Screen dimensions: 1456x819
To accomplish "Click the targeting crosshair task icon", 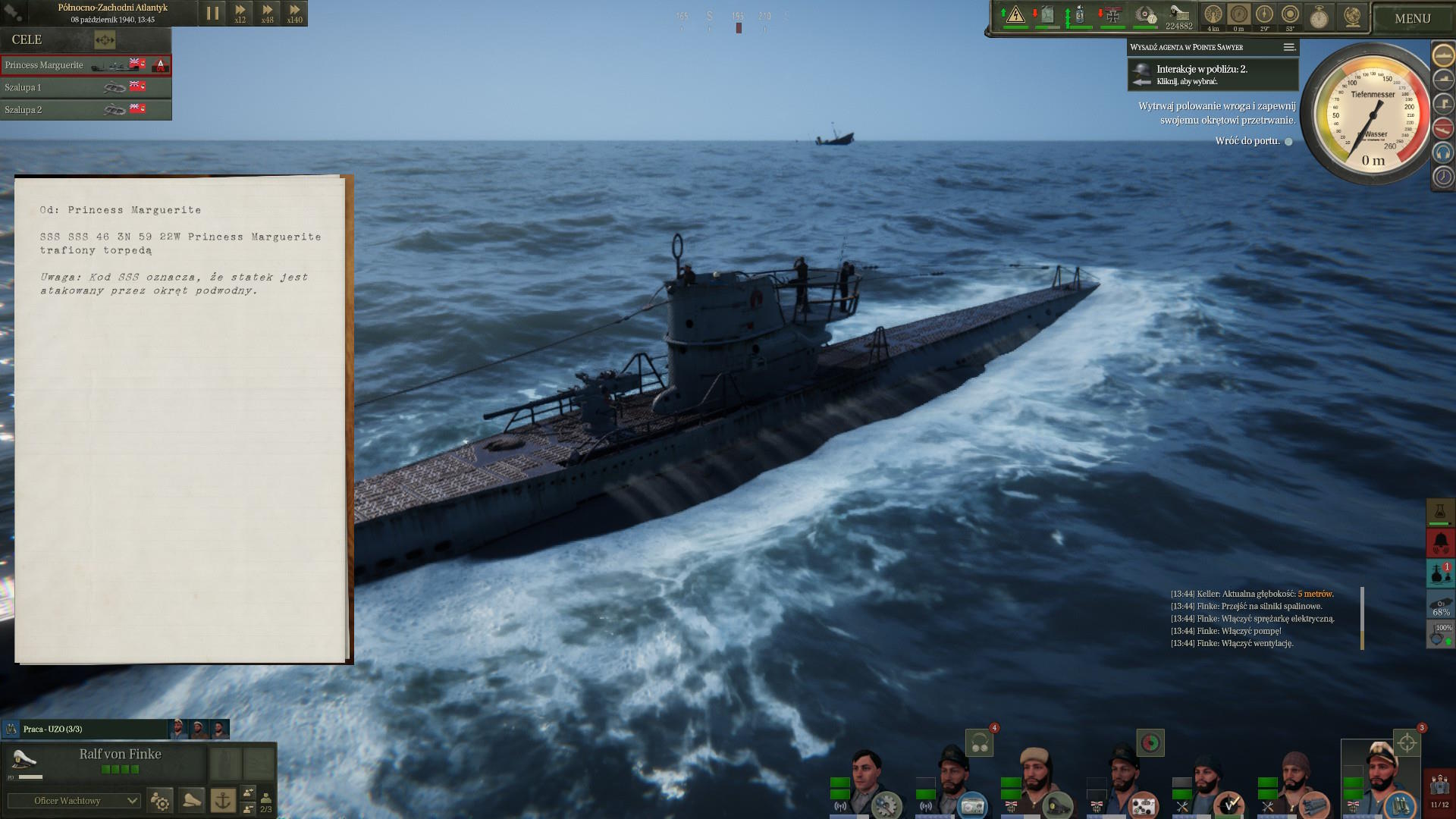I will click(1407, 742).
